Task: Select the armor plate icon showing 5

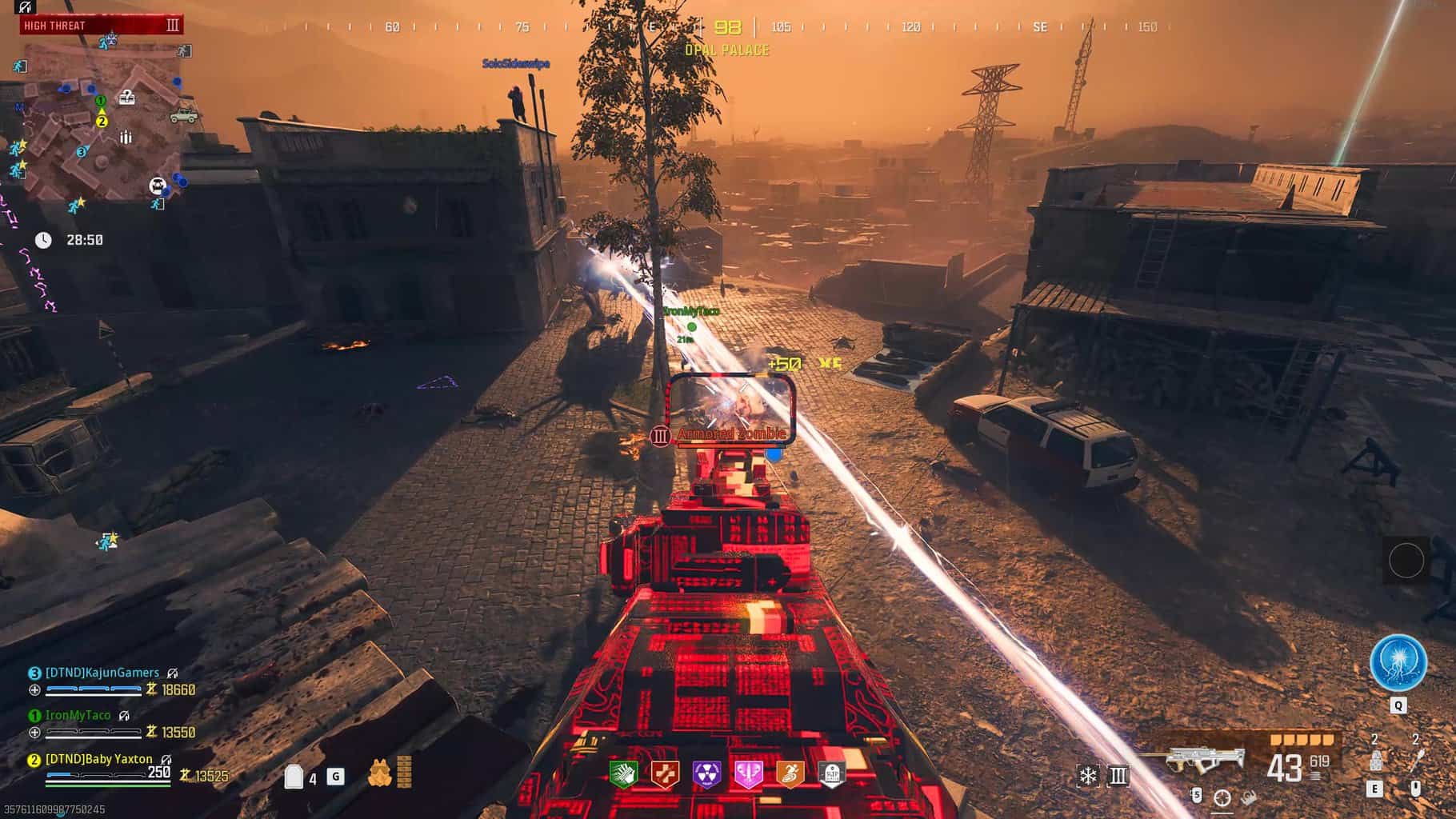Action: (x=1197, y=797)
